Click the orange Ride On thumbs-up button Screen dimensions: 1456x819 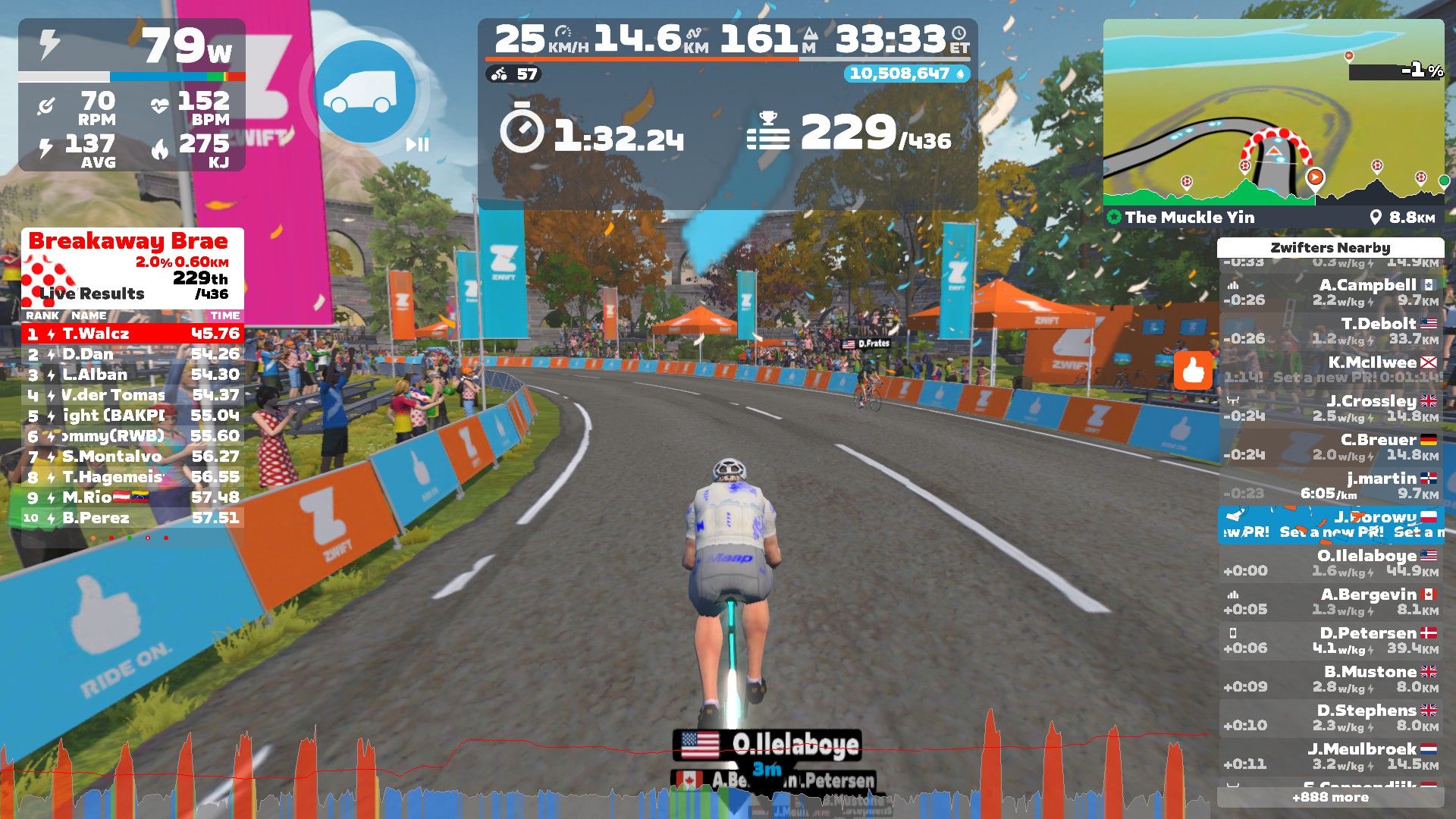tap(1193, 371)
